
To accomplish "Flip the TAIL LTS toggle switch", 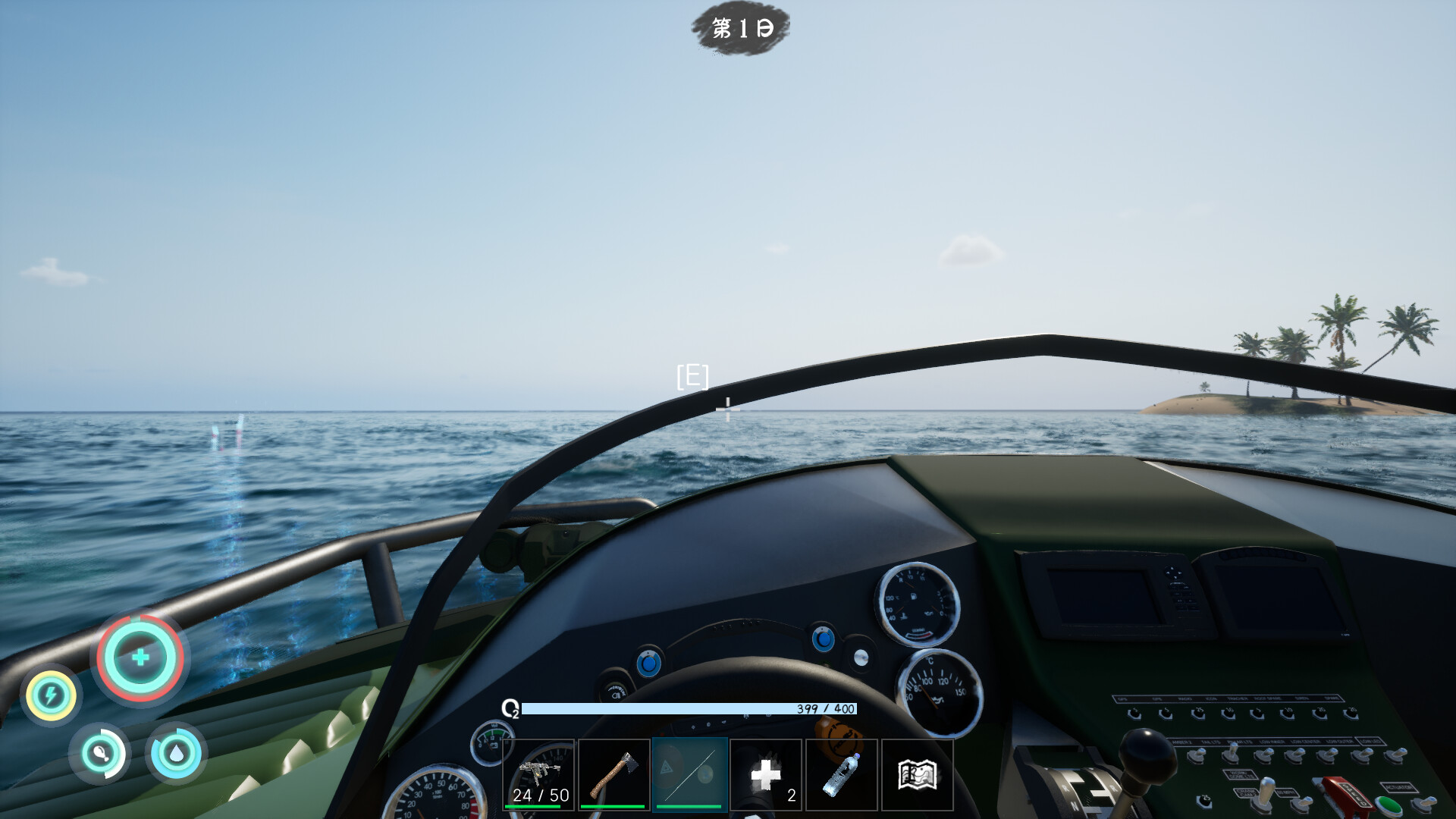I will tap(1232, 755).
